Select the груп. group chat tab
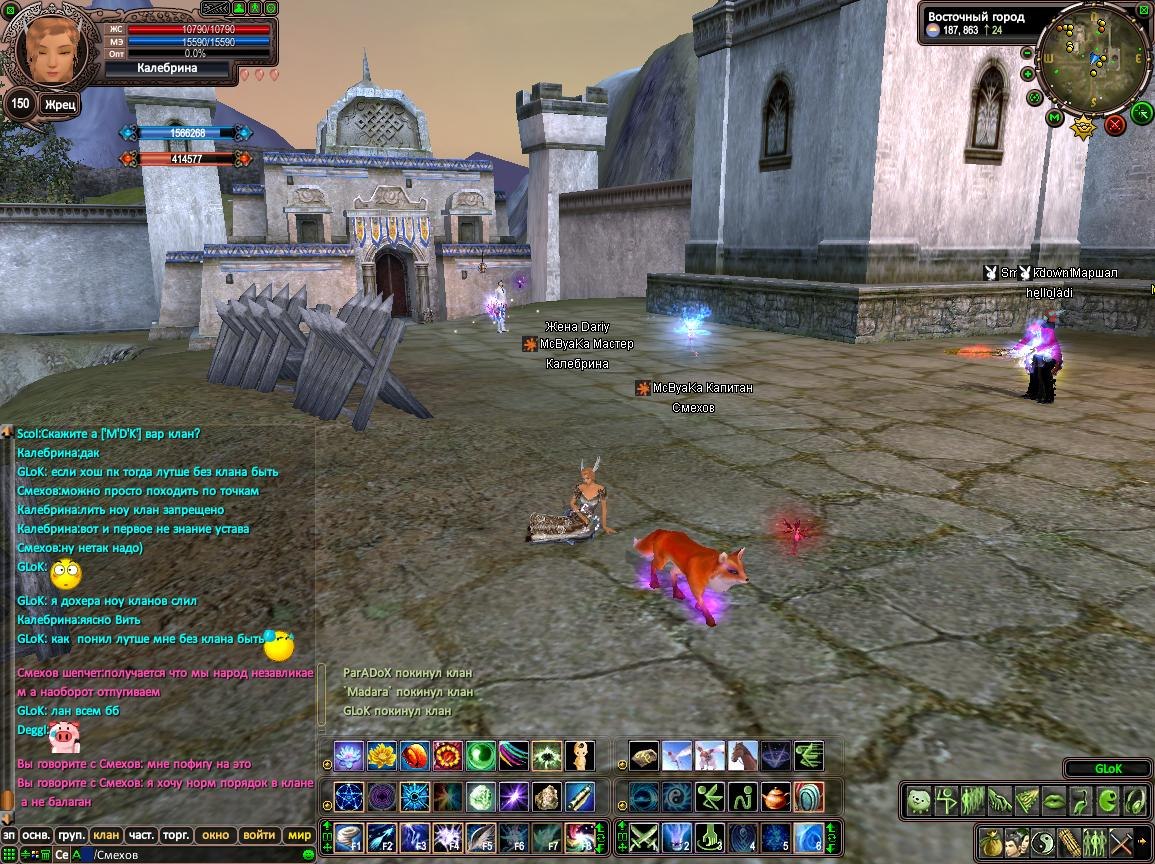The image size is (1155, 864). [x=70, y=835]
